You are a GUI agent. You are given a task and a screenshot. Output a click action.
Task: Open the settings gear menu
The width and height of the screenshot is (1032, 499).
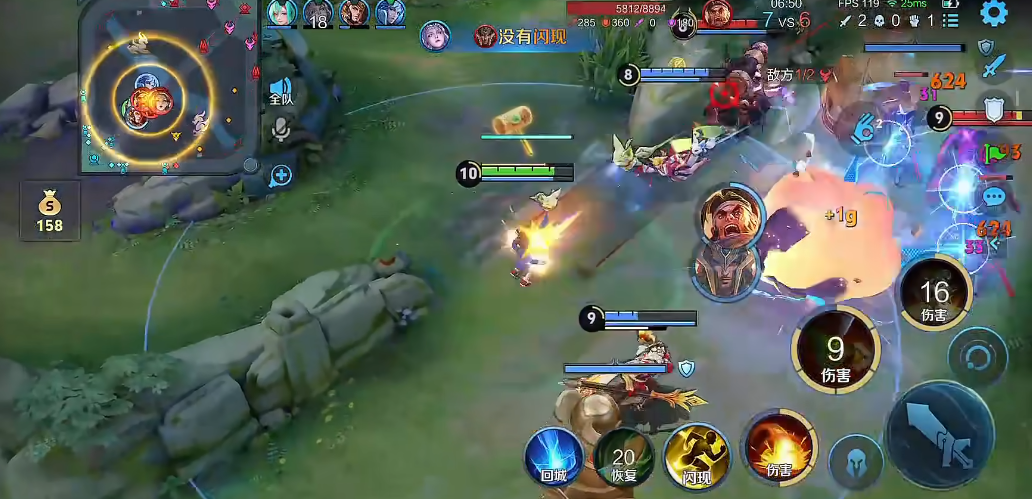coord(993,13)
